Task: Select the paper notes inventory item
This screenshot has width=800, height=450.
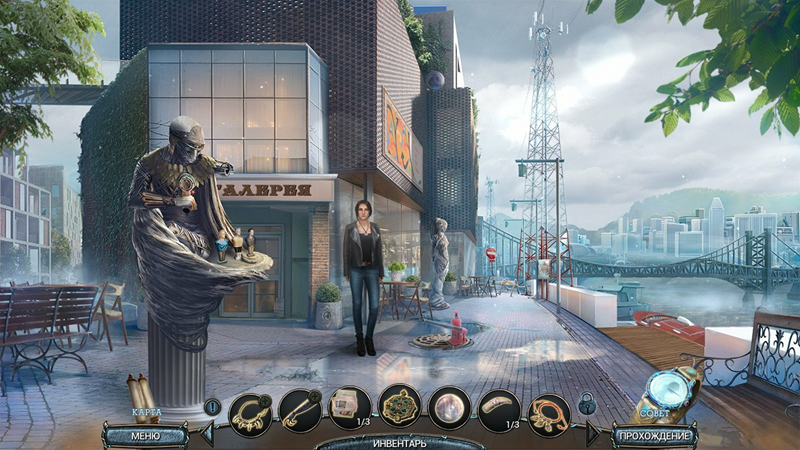Action: coord(350,408)
